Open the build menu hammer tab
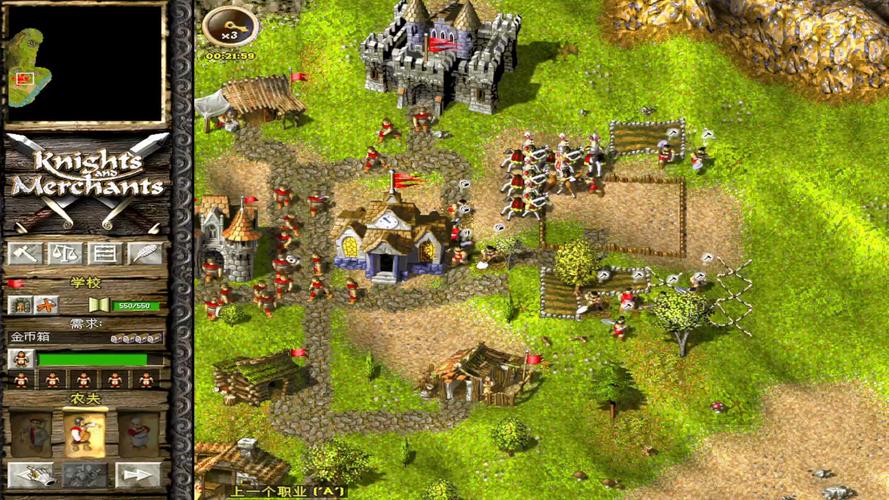Image resolution: width=889 pixels, height=500 pixels. [x=24, y=253]
